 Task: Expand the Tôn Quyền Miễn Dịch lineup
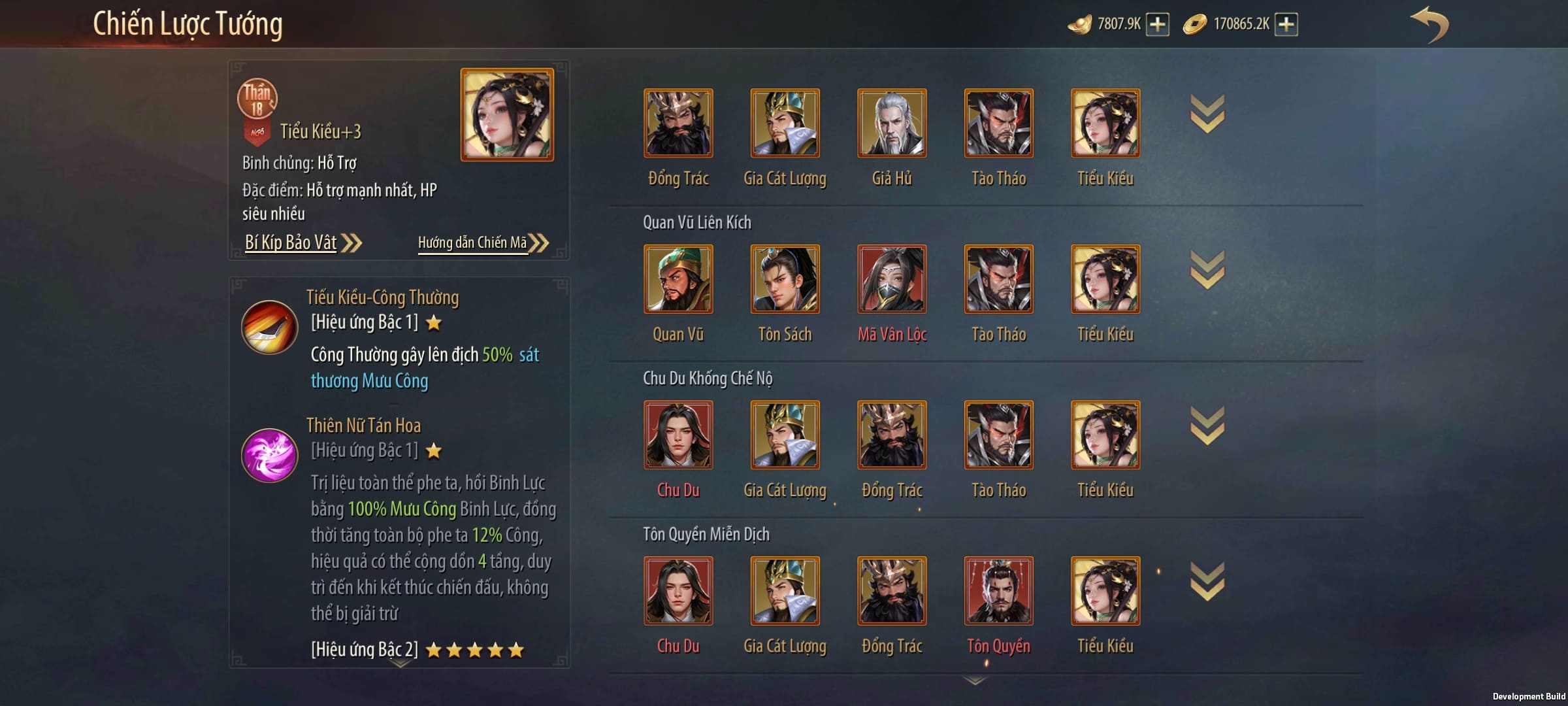(x=1207, y=581)
